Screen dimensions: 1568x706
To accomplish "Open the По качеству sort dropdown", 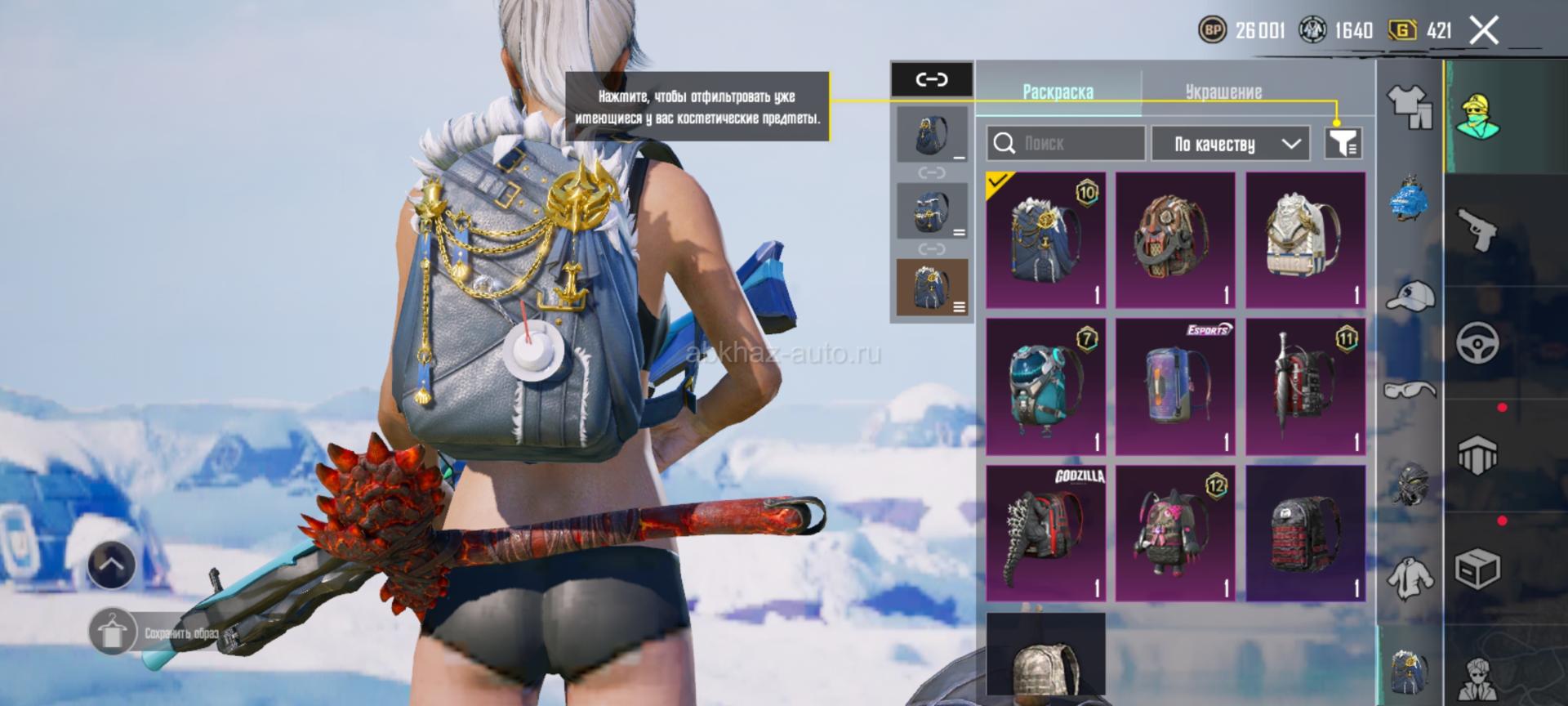I will (x=1230, y=144).
